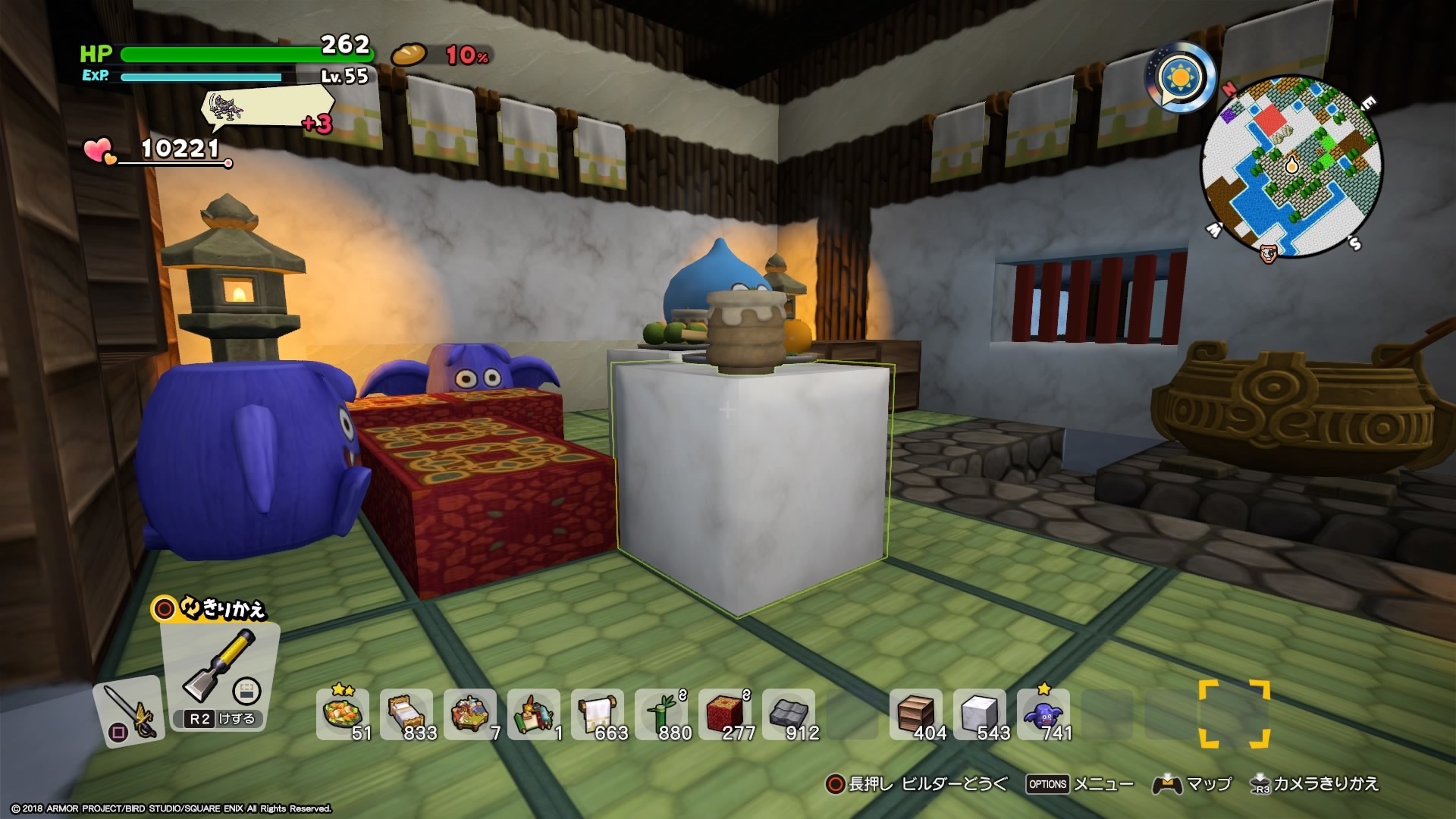Screen dimensions: 1456x819
Task: Select the equipped sword icon
Action: 128,709
